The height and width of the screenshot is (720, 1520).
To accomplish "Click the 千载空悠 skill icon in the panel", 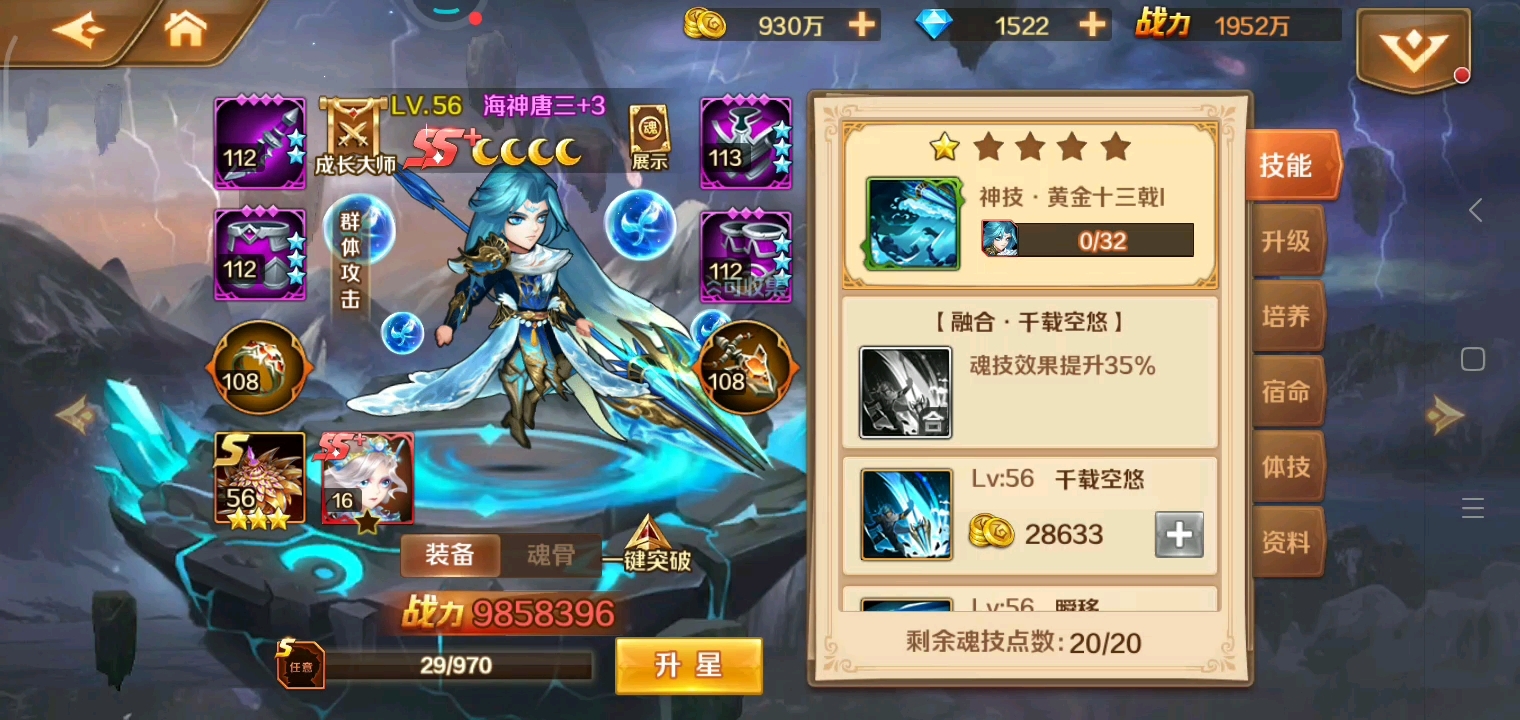I will coord(905,512).
